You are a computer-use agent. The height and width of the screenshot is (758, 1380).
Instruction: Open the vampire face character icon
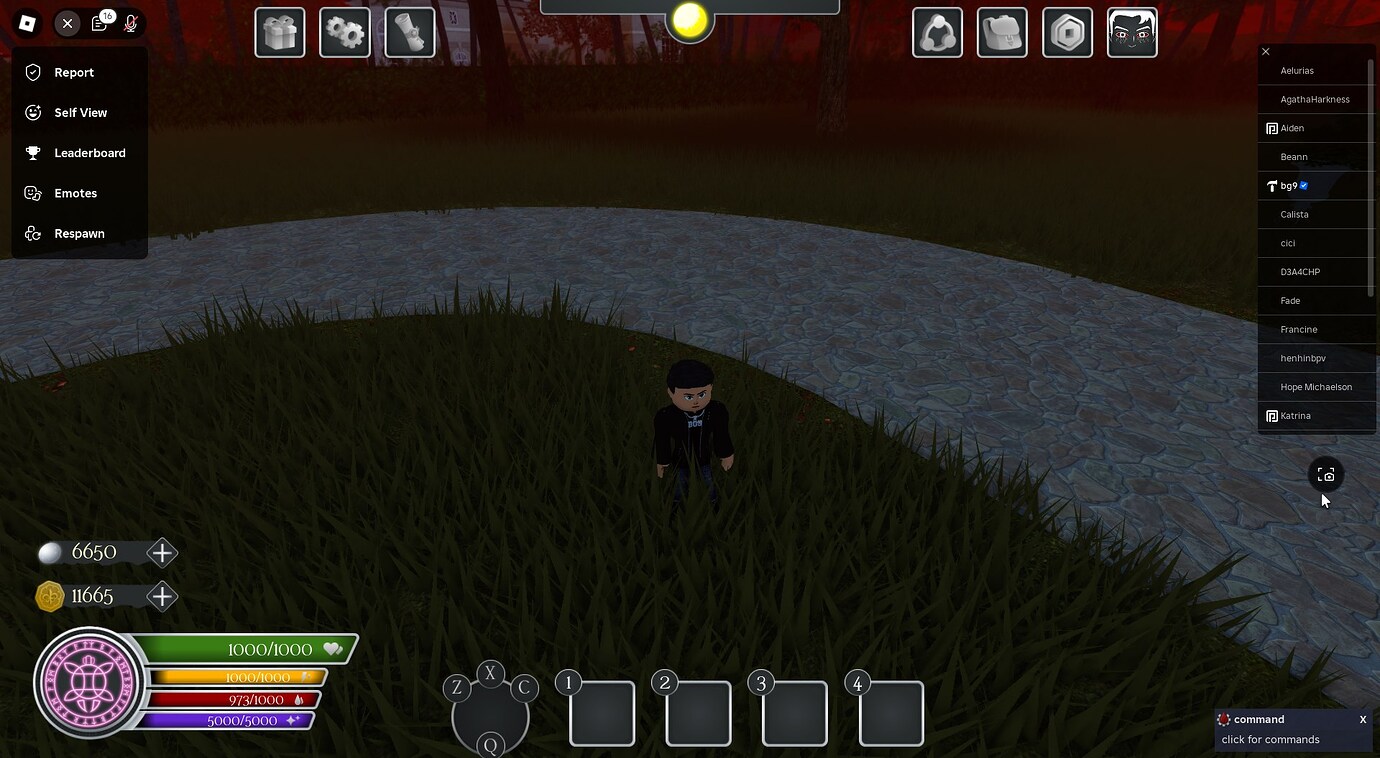point(1132,31)
